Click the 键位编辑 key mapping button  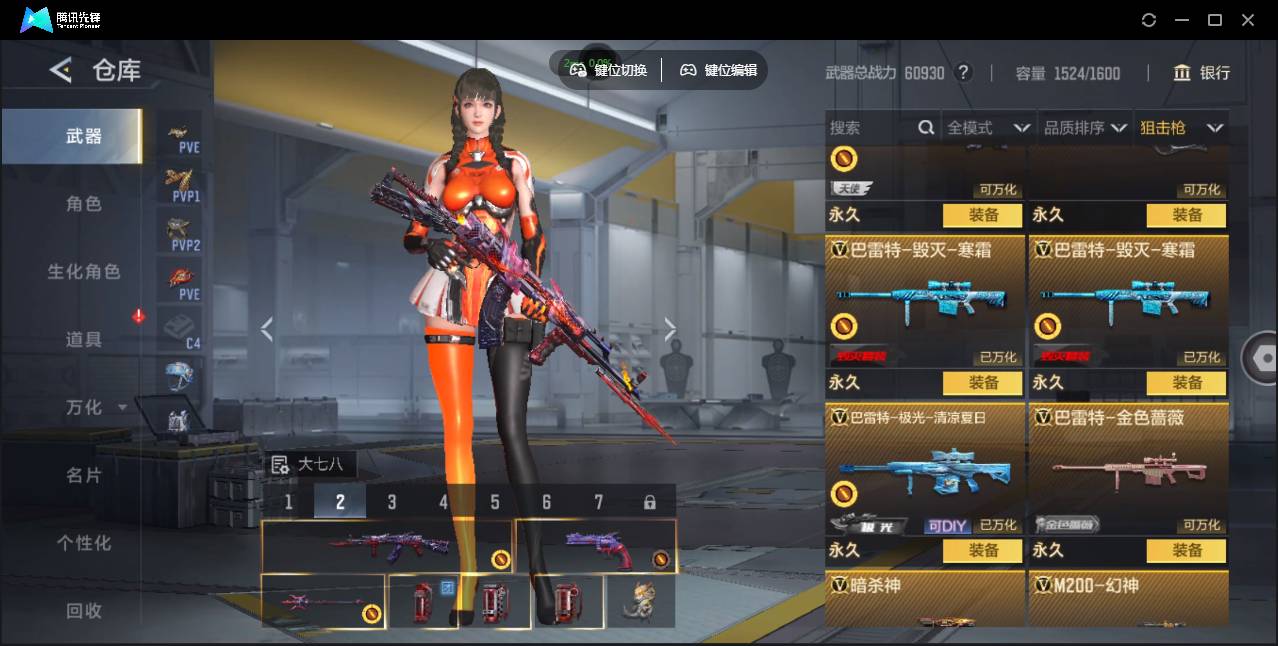pyautogui.click(x=719, y=70)
